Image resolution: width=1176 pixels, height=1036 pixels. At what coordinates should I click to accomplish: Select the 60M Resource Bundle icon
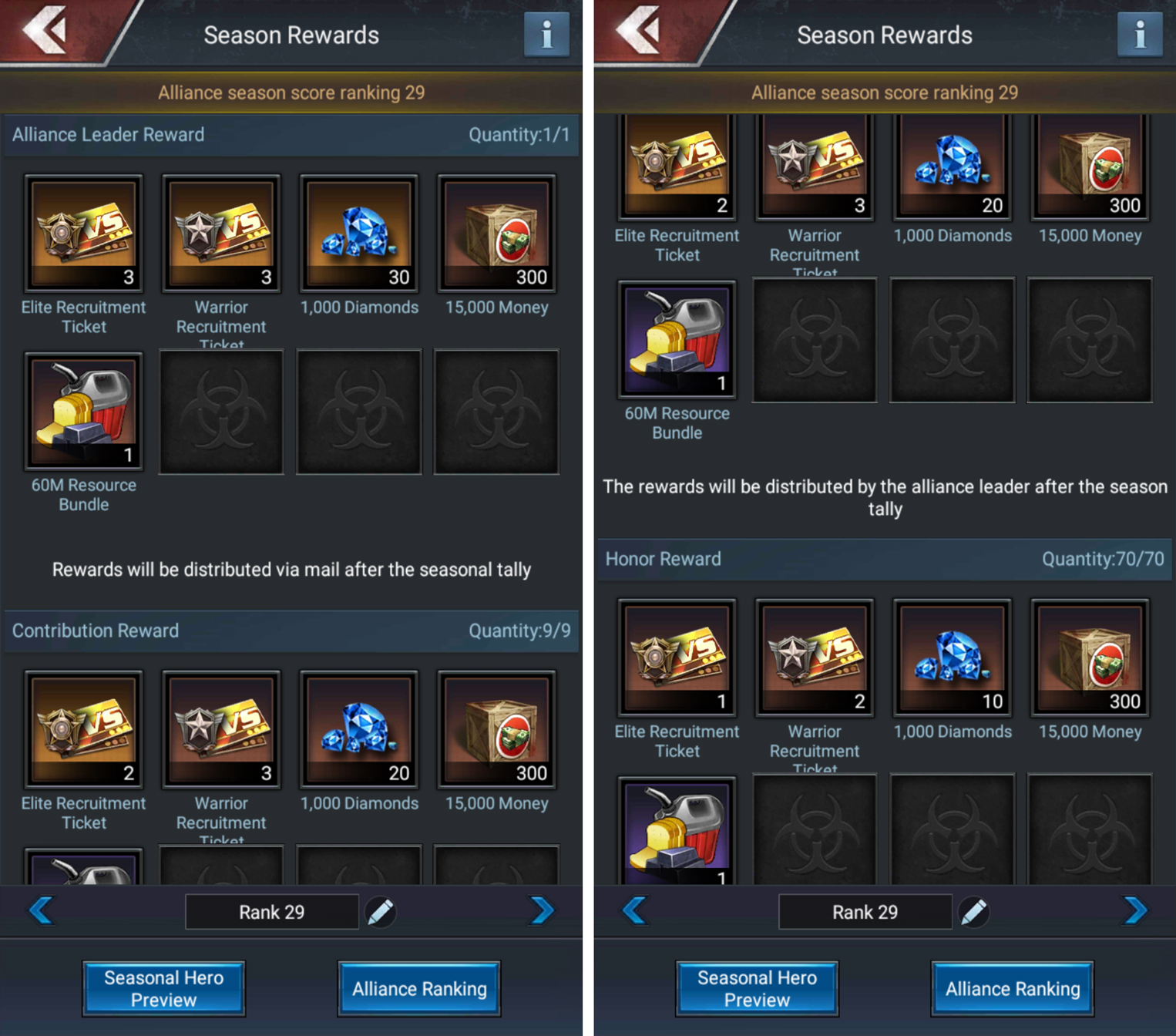point(83,411)
